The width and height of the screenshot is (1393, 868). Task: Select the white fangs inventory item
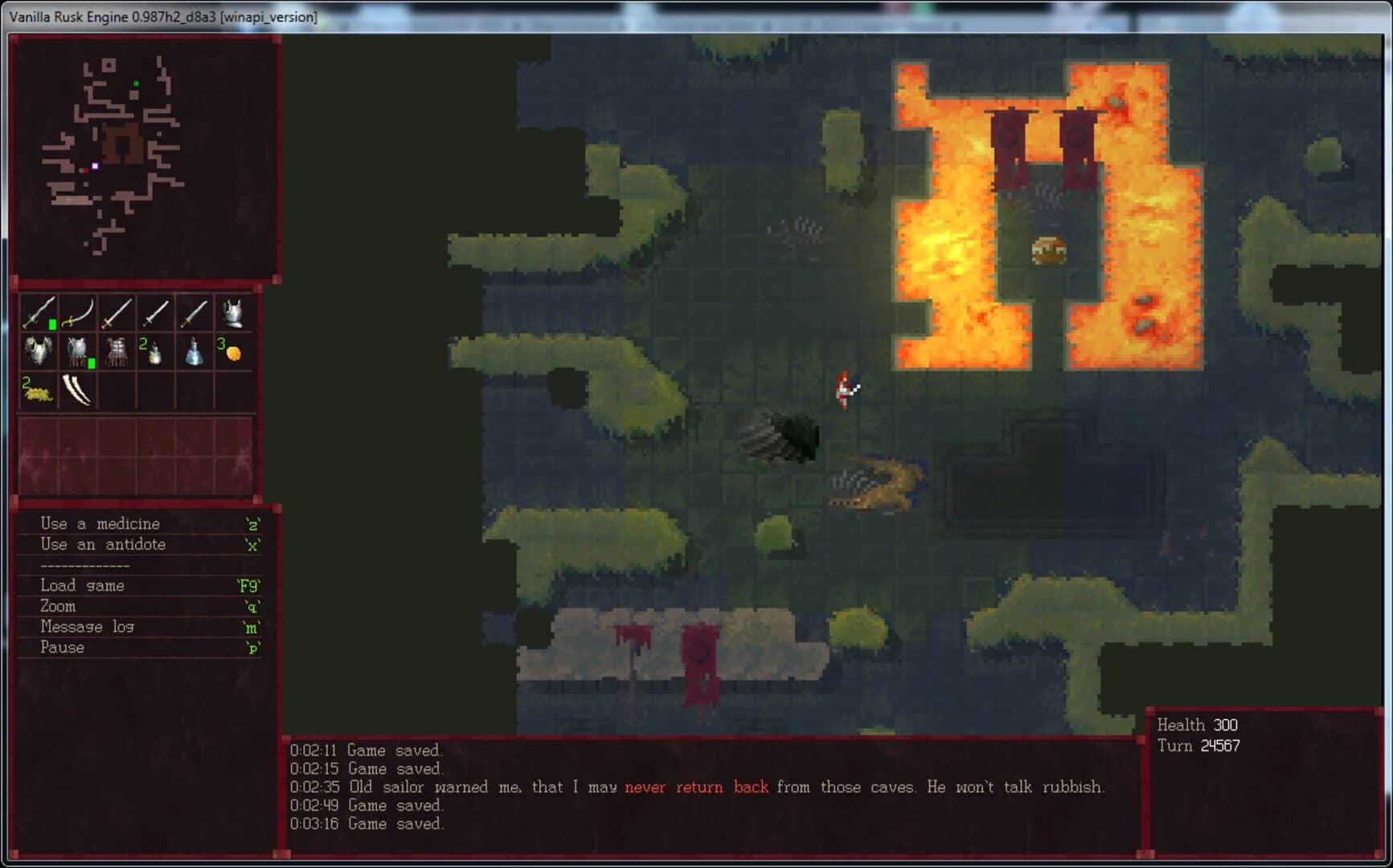(x=78, y=391)
